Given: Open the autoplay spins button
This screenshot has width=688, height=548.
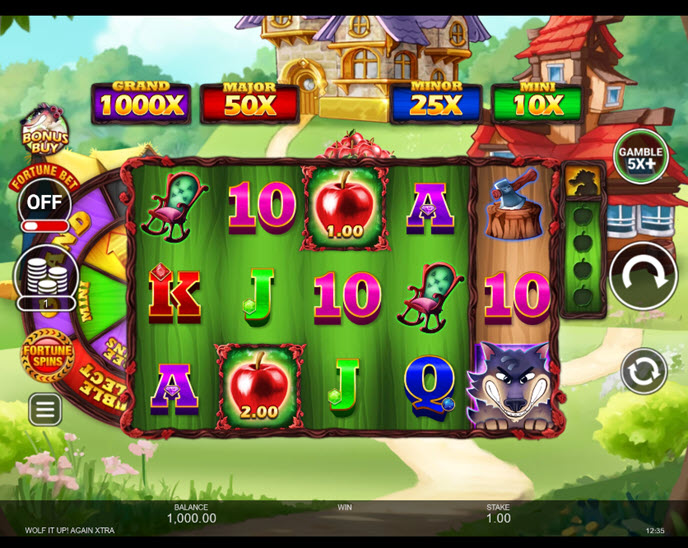Looking at the screenshot, I should pyautogui.click(x=643, y=370).
